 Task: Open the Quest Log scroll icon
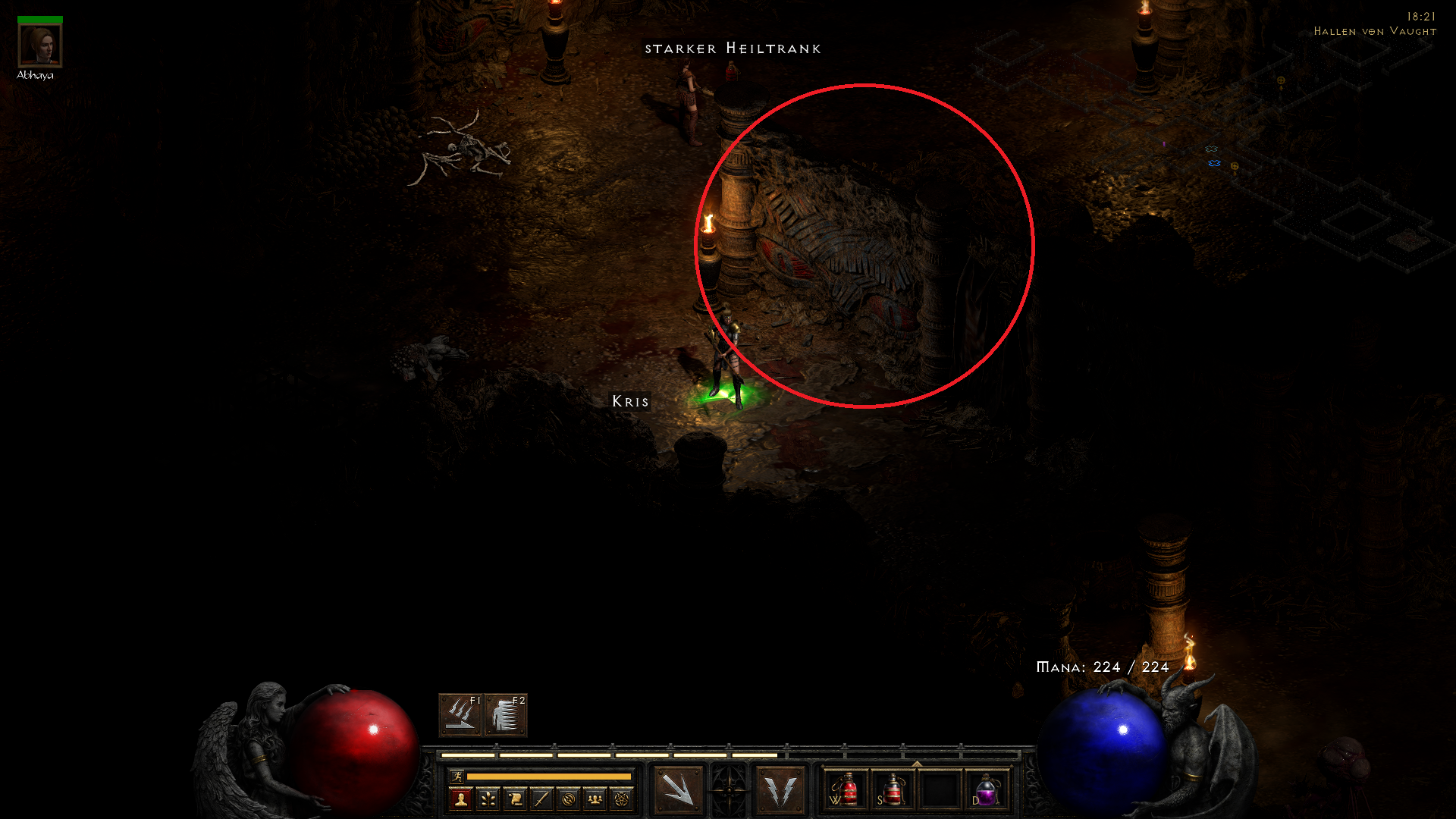click(x=515, y=798)
